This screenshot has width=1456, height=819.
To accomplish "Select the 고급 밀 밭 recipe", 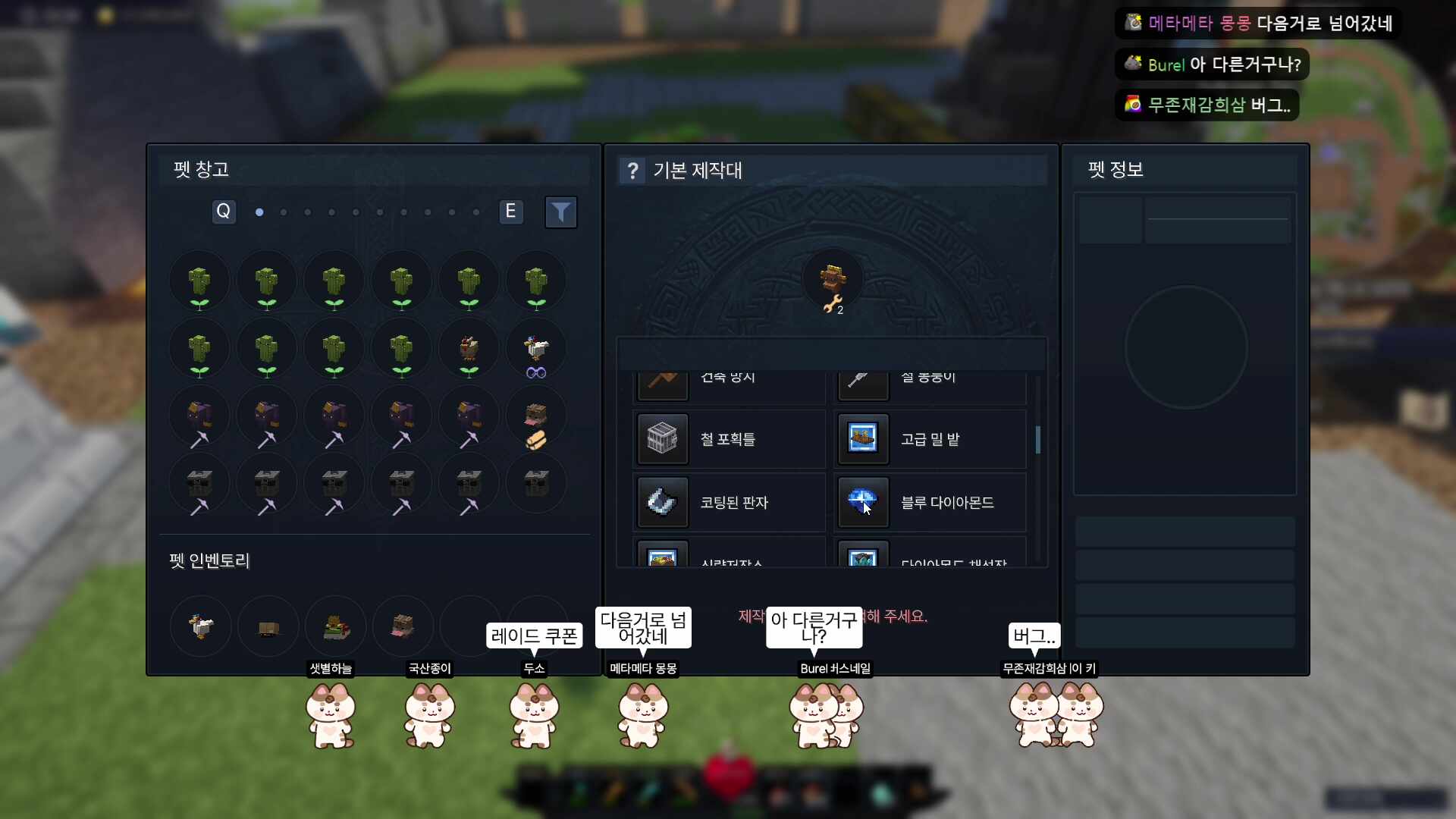I will (x=930, y=438).
